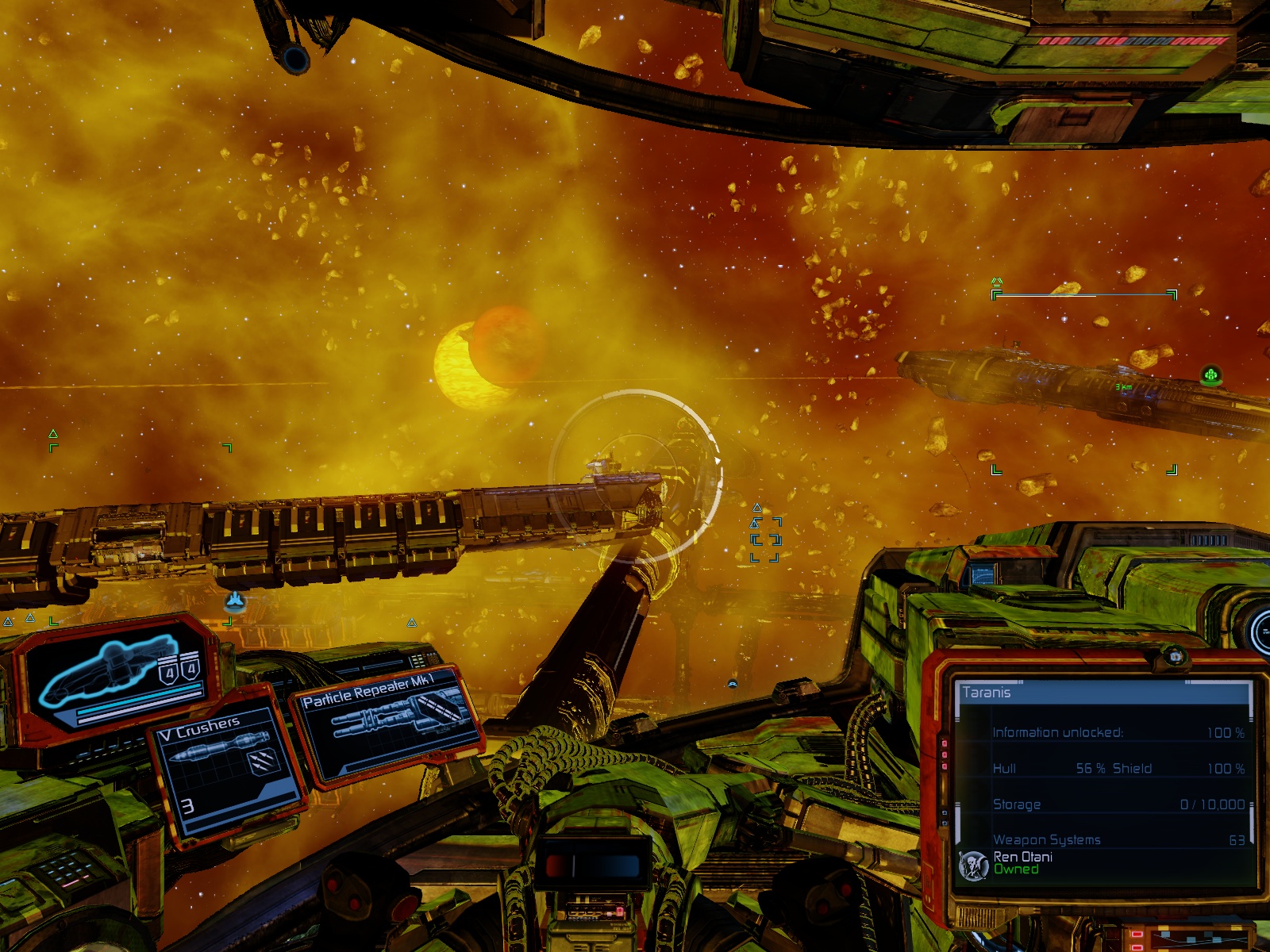
Task: Select the green station marker icon
Action: tap(1210, 374)
